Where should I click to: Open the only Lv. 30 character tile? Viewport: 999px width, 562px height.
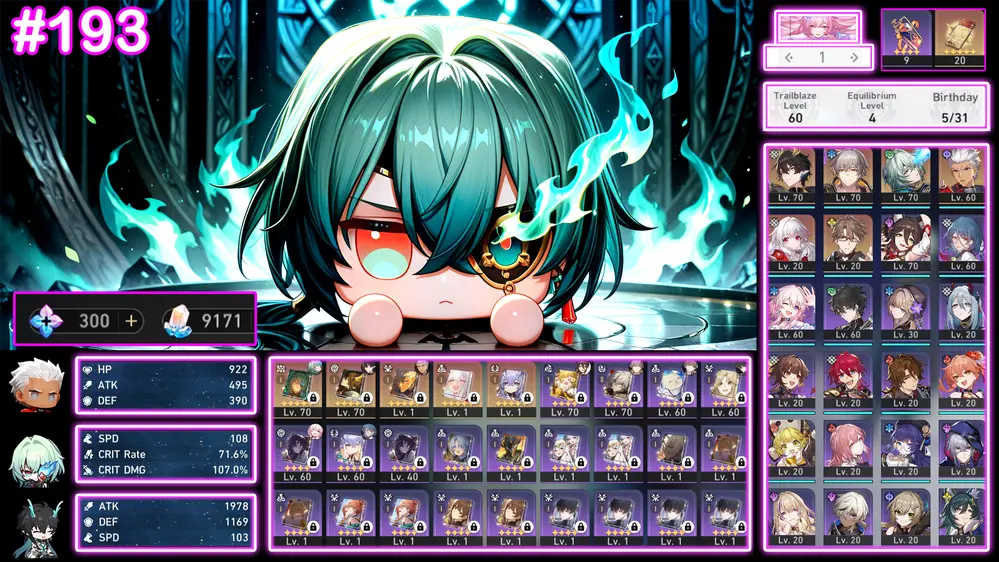[x=906, y=311]
